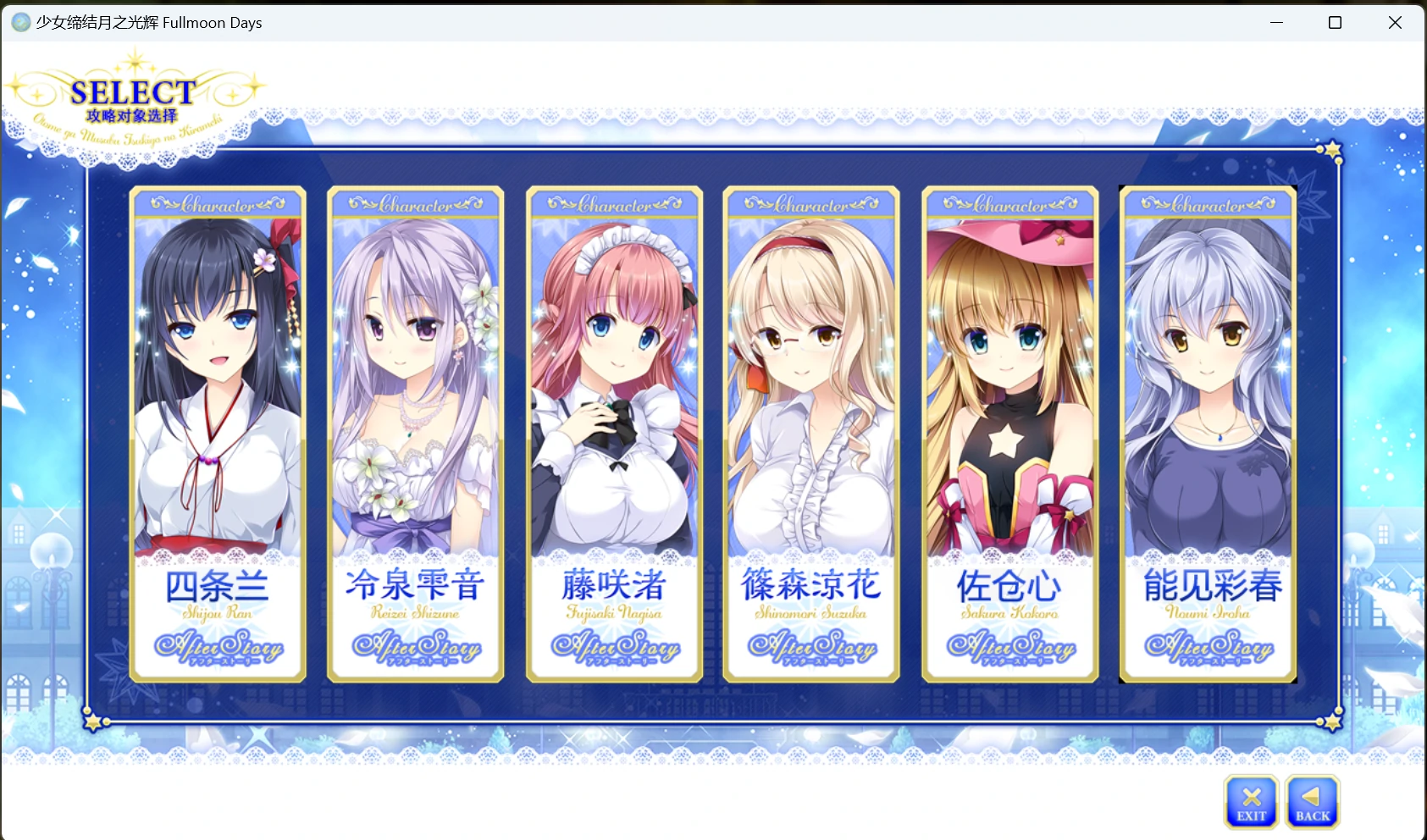Select the Reizei Shizune character card

click(x=415, y=381)
